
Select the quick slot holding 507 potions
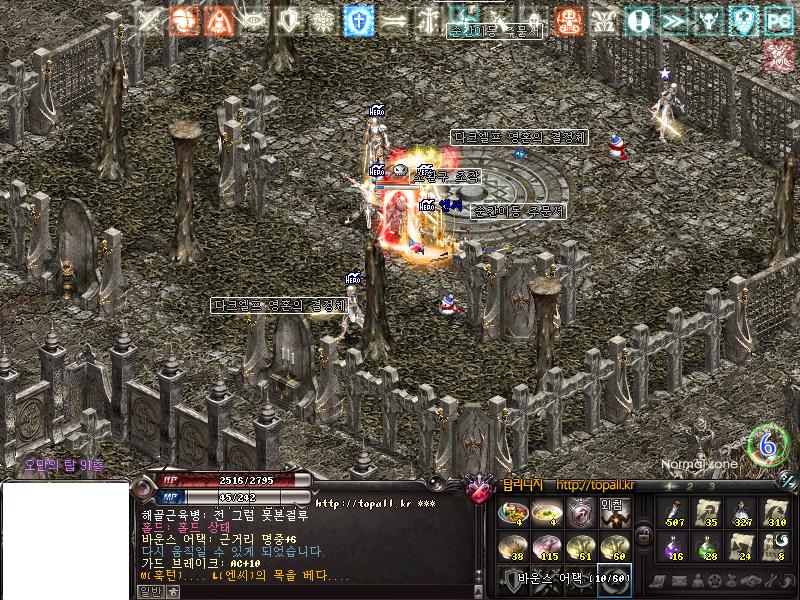(674, 513)
